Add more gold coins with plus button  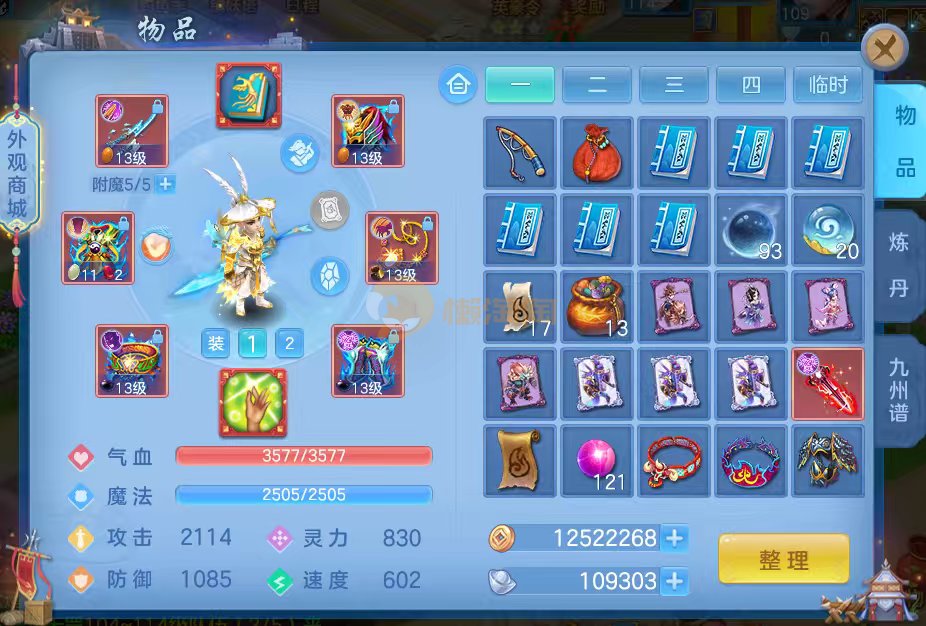click(675, 538)
